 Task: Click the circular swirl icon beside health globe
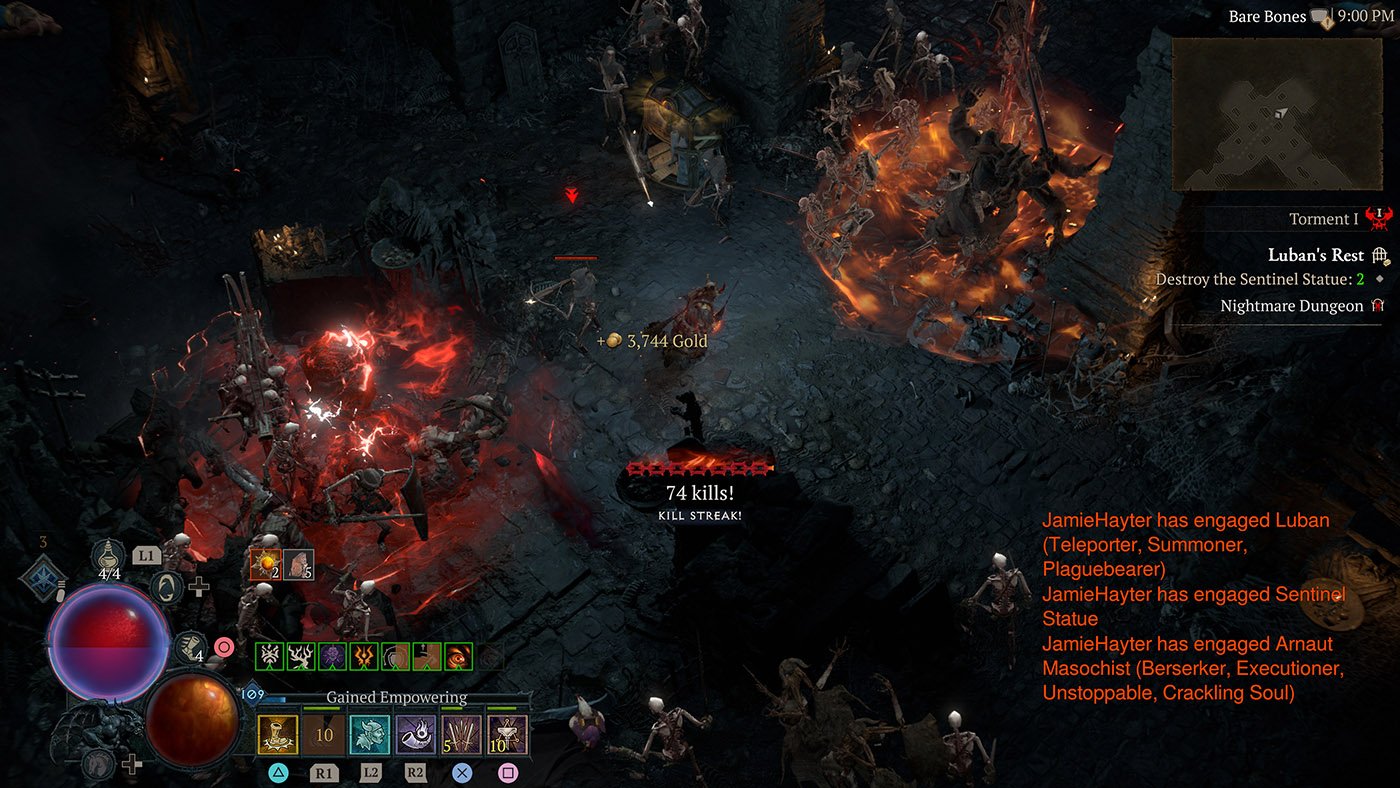click(166, 587)
